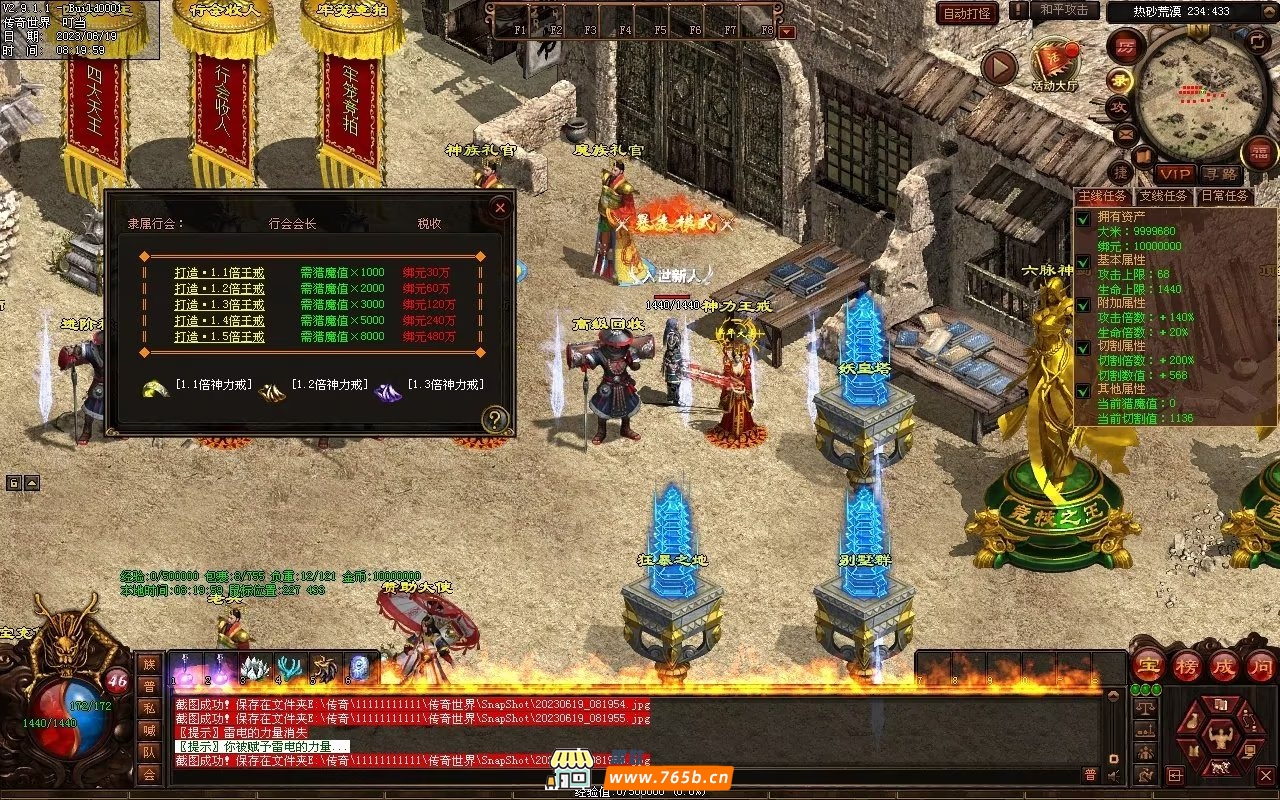Select the 喊 shout chat channel
Viewport: 1280px width, 800px height.
pyautogui.click(x=149, y=730)
